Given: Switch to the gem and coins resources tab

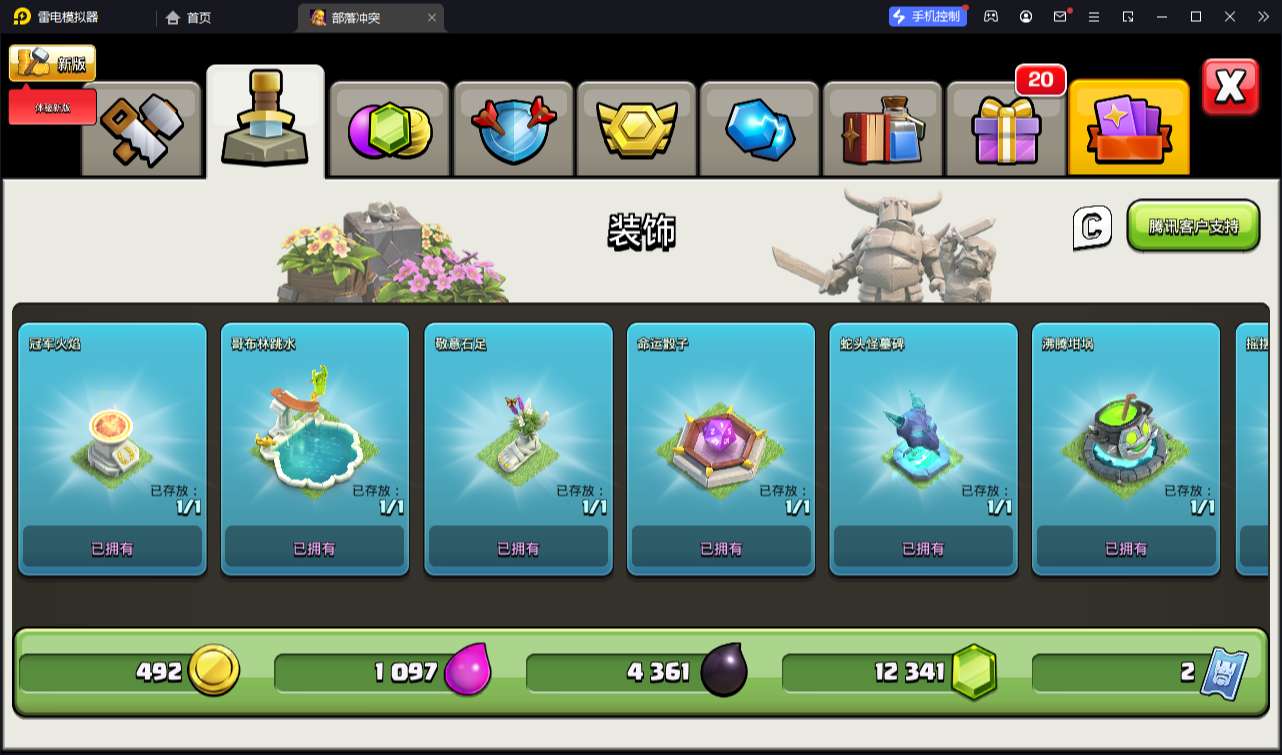Looking at the screenshot, I should (x=390, y=130).
